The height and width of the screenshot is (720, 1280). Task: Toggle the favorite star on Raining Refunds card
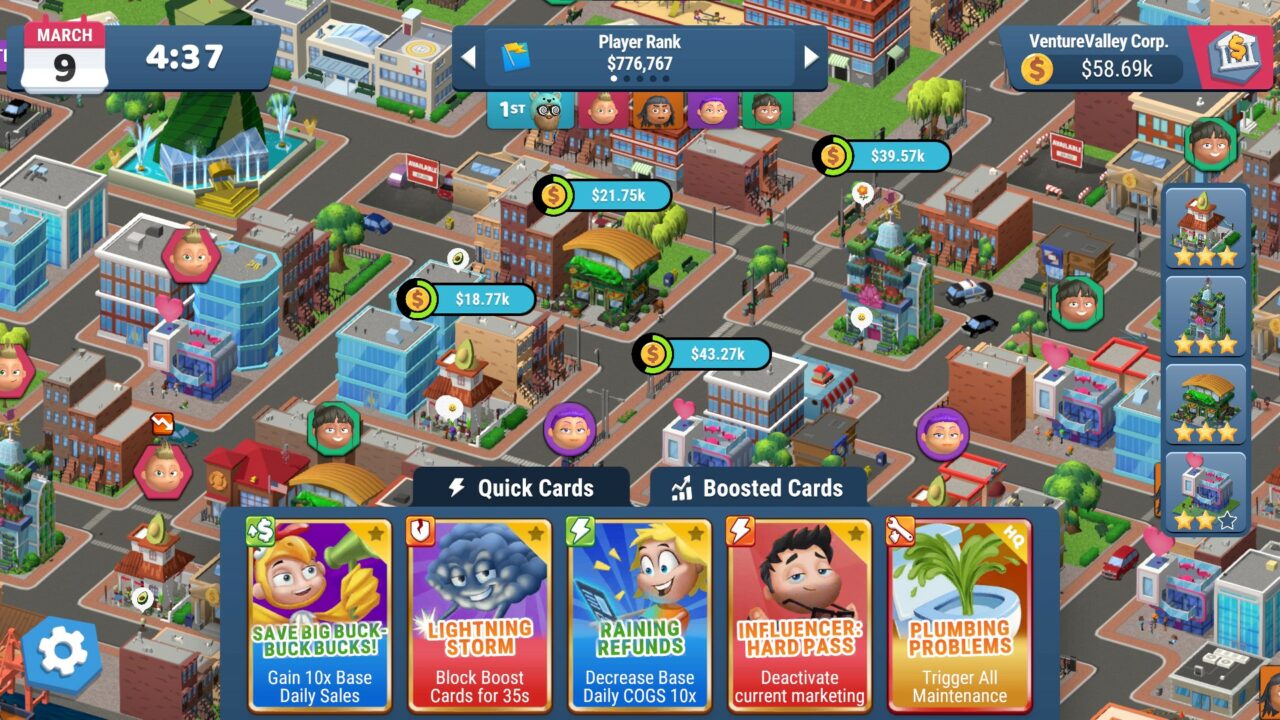[698, 535]
